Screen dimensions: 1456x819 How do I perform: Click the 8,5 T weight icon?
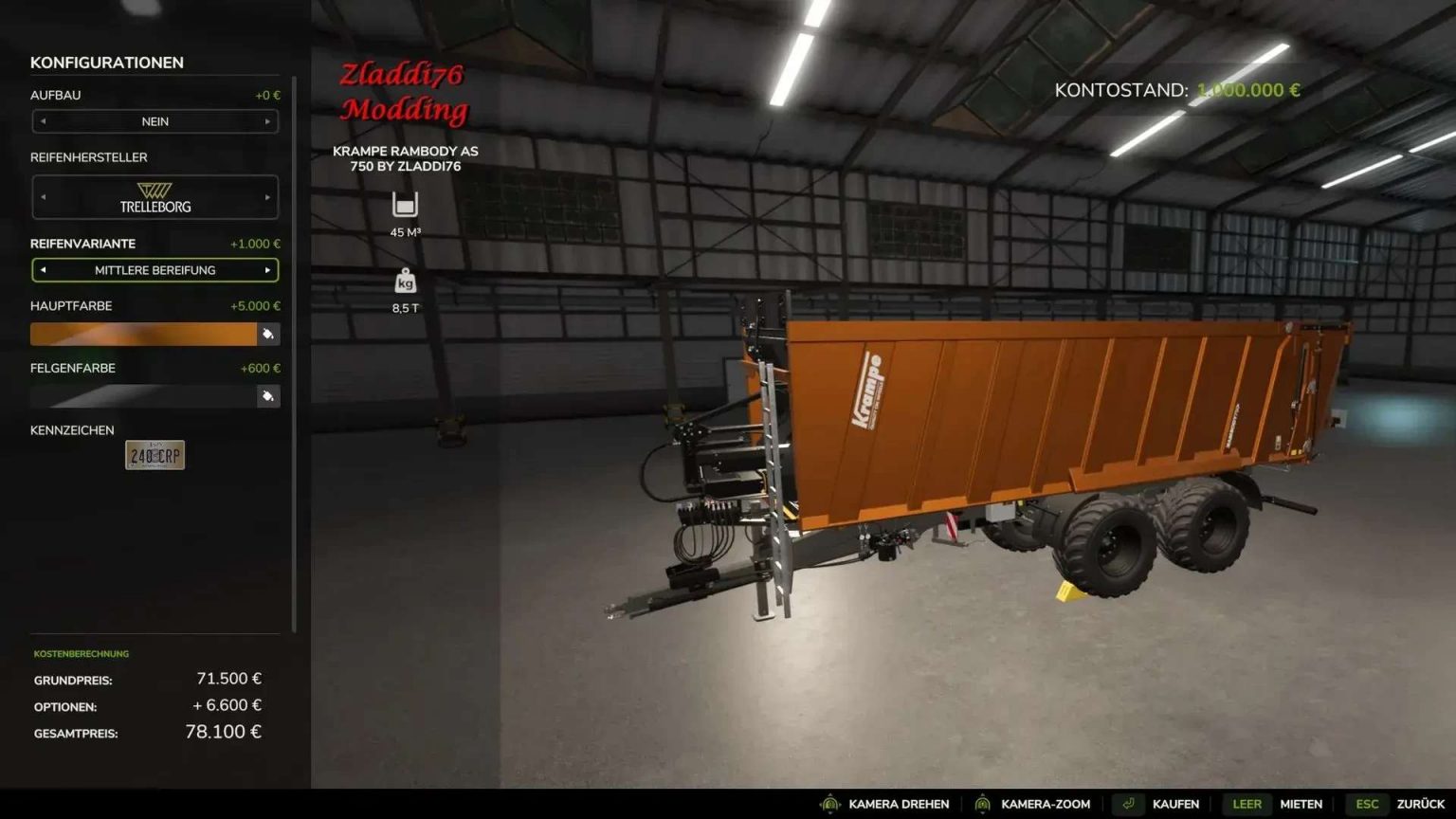(405, 281)
